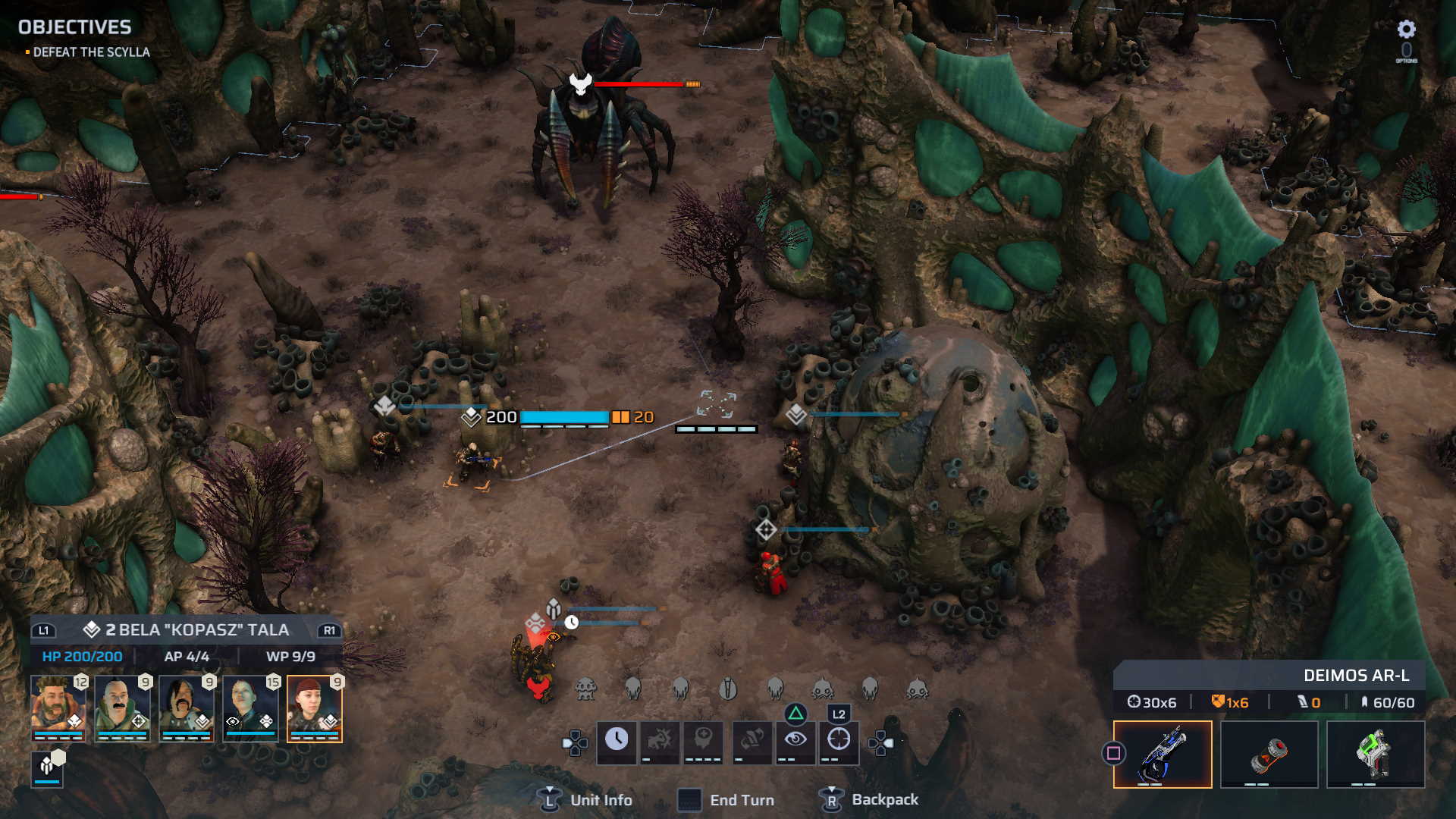This screenshot has height=819, width=1456.
Task: Switch to the HP 200/200 stat tab
Action: coord(80,657)
